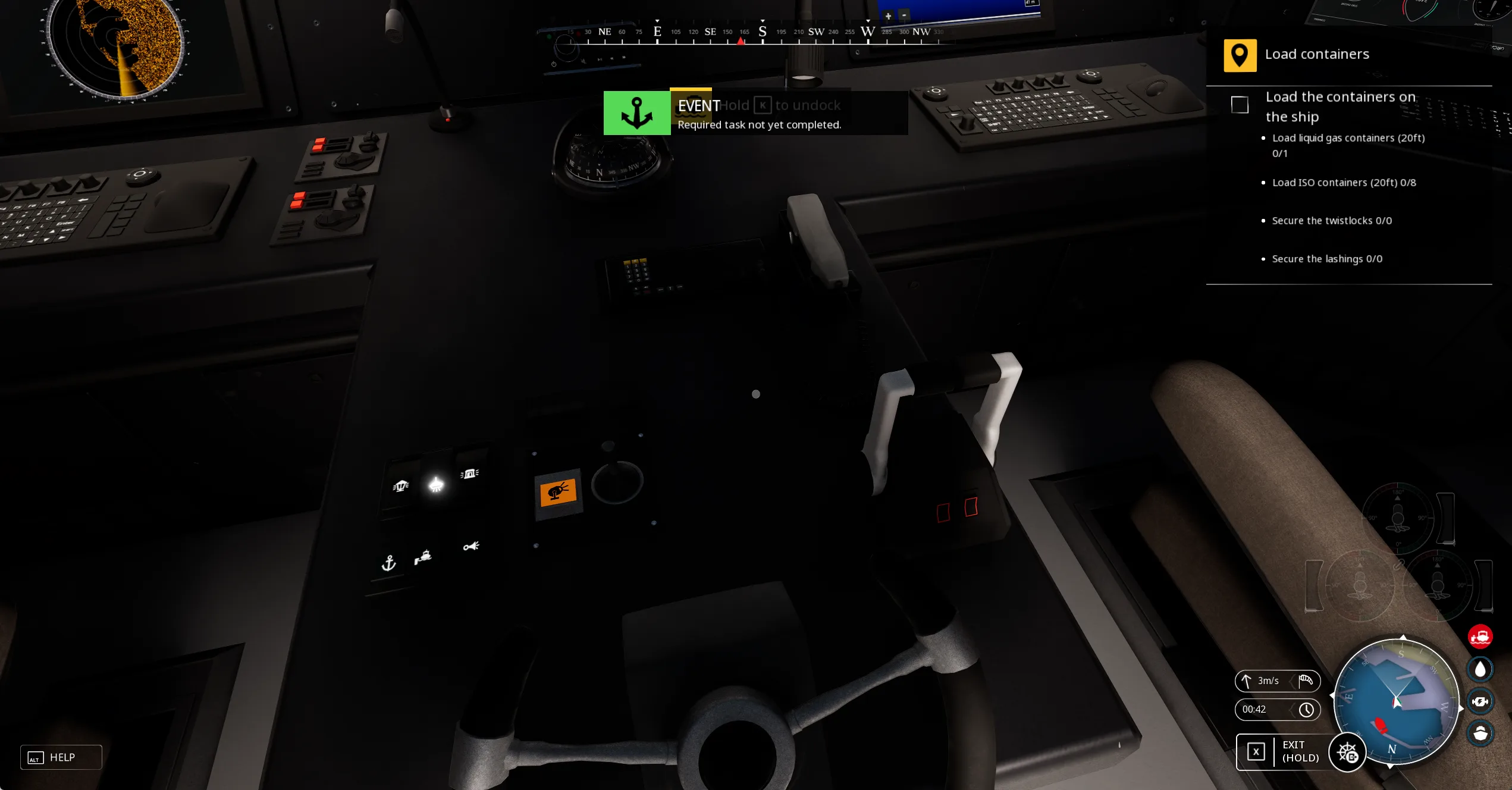
Task: Click the green anchor event icon
Action: click(x=636, y=113)
